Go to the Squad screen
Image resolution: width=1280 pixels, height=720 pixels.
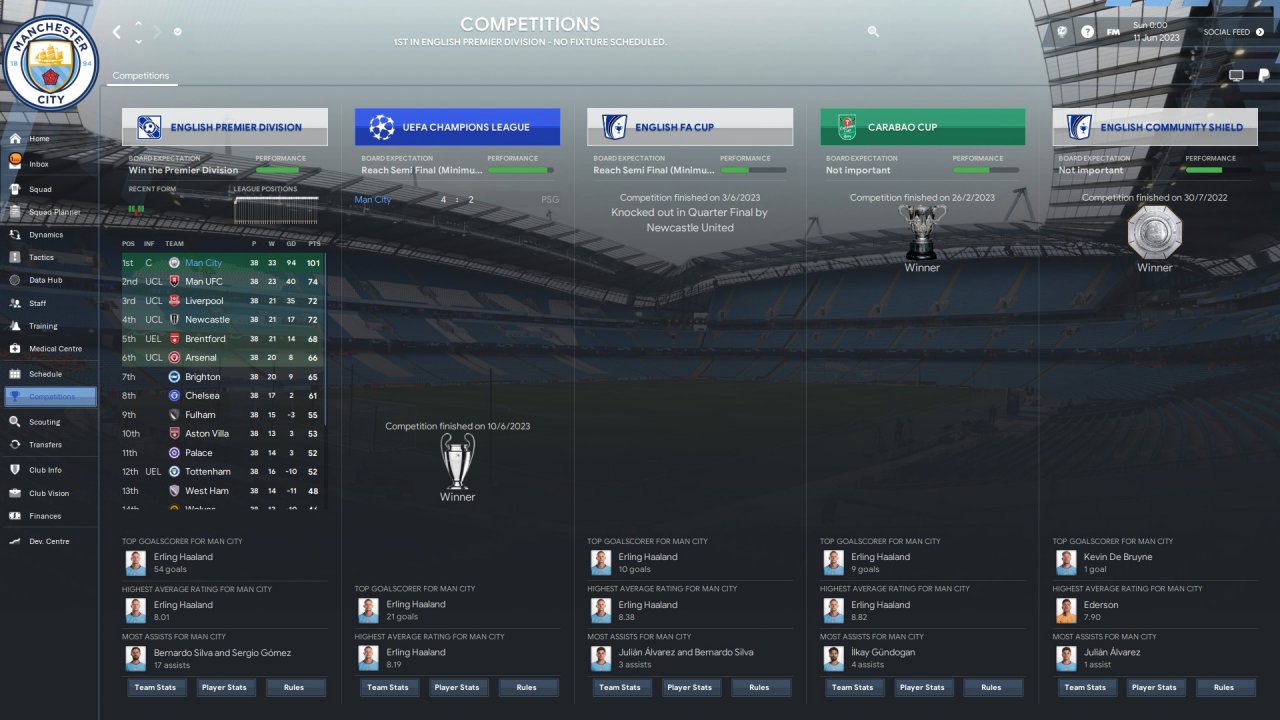pyautogui.click(x=40, y=189)
